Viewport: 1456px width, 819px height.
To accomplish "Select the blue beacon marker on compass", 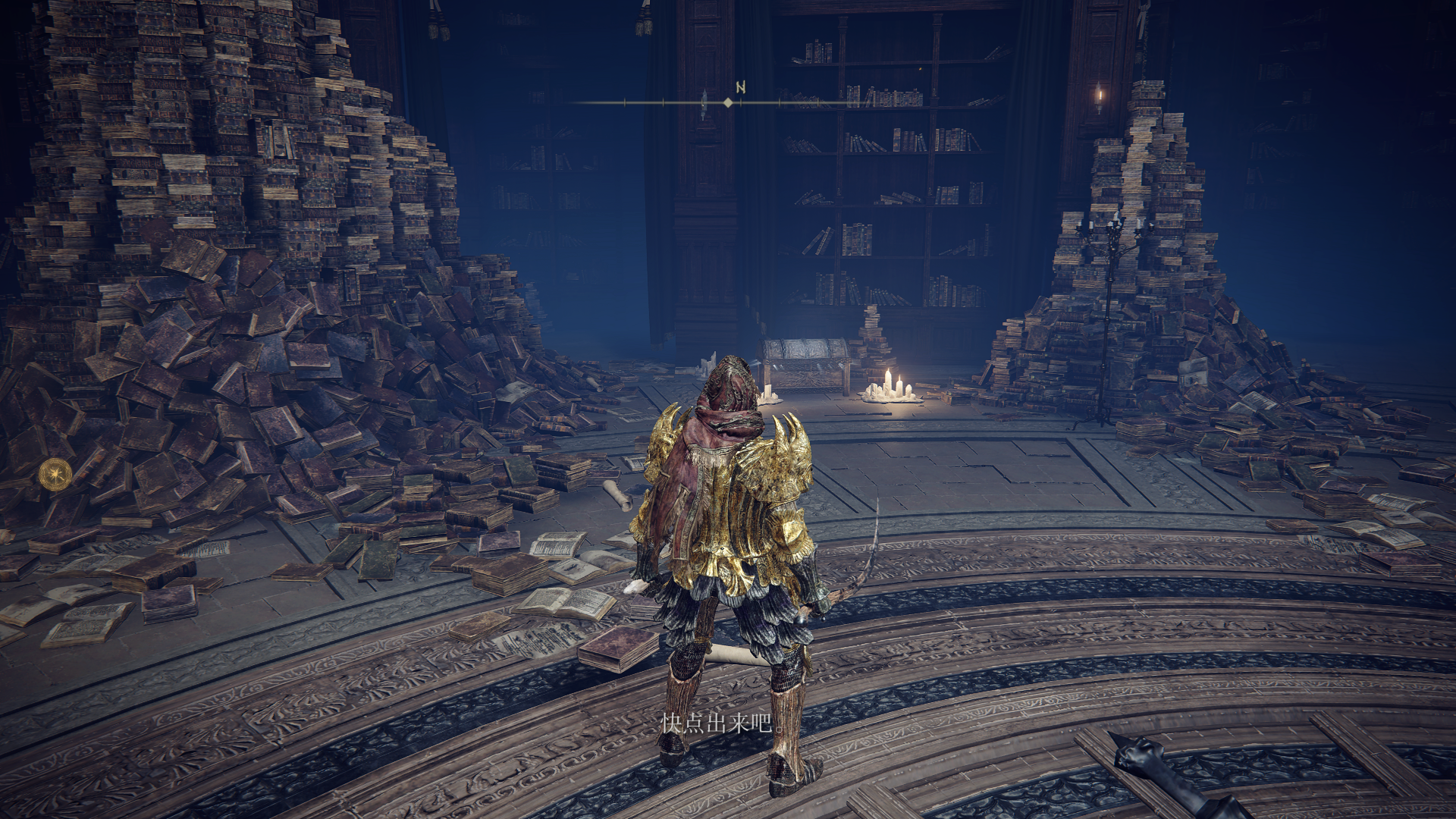I will click(x=704, y=105).
